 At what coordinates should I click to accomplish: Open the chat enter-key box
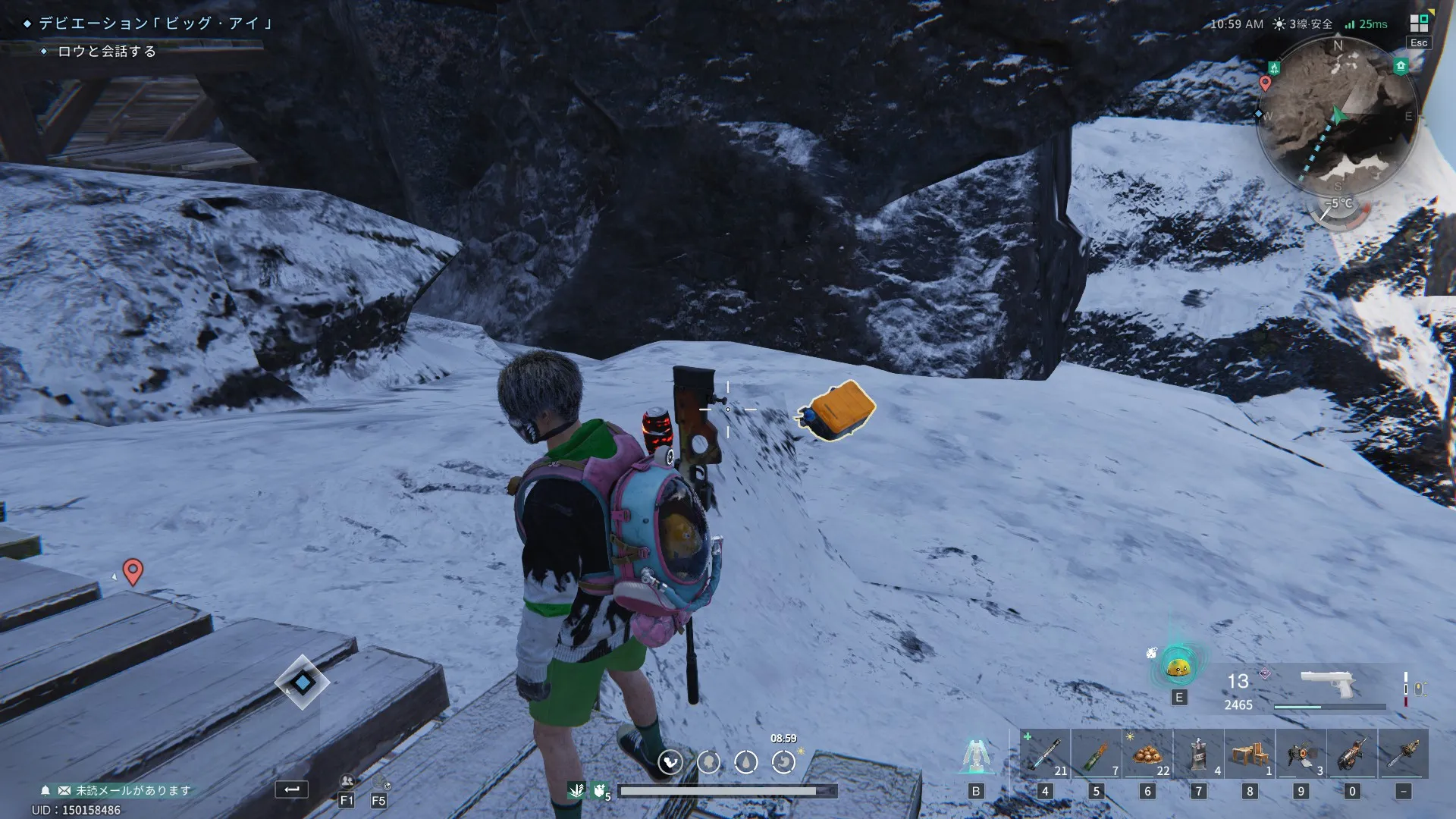[291, 789]
